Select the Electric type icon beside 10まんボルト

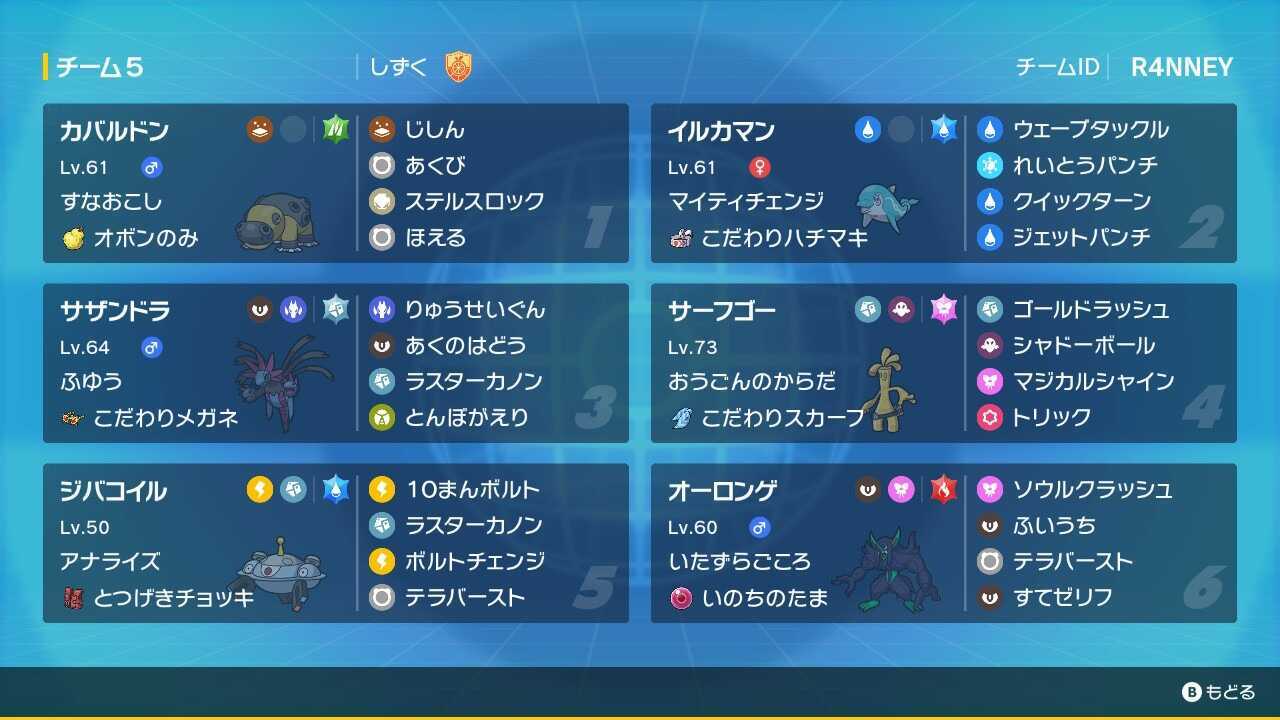[x=383, y=489]
